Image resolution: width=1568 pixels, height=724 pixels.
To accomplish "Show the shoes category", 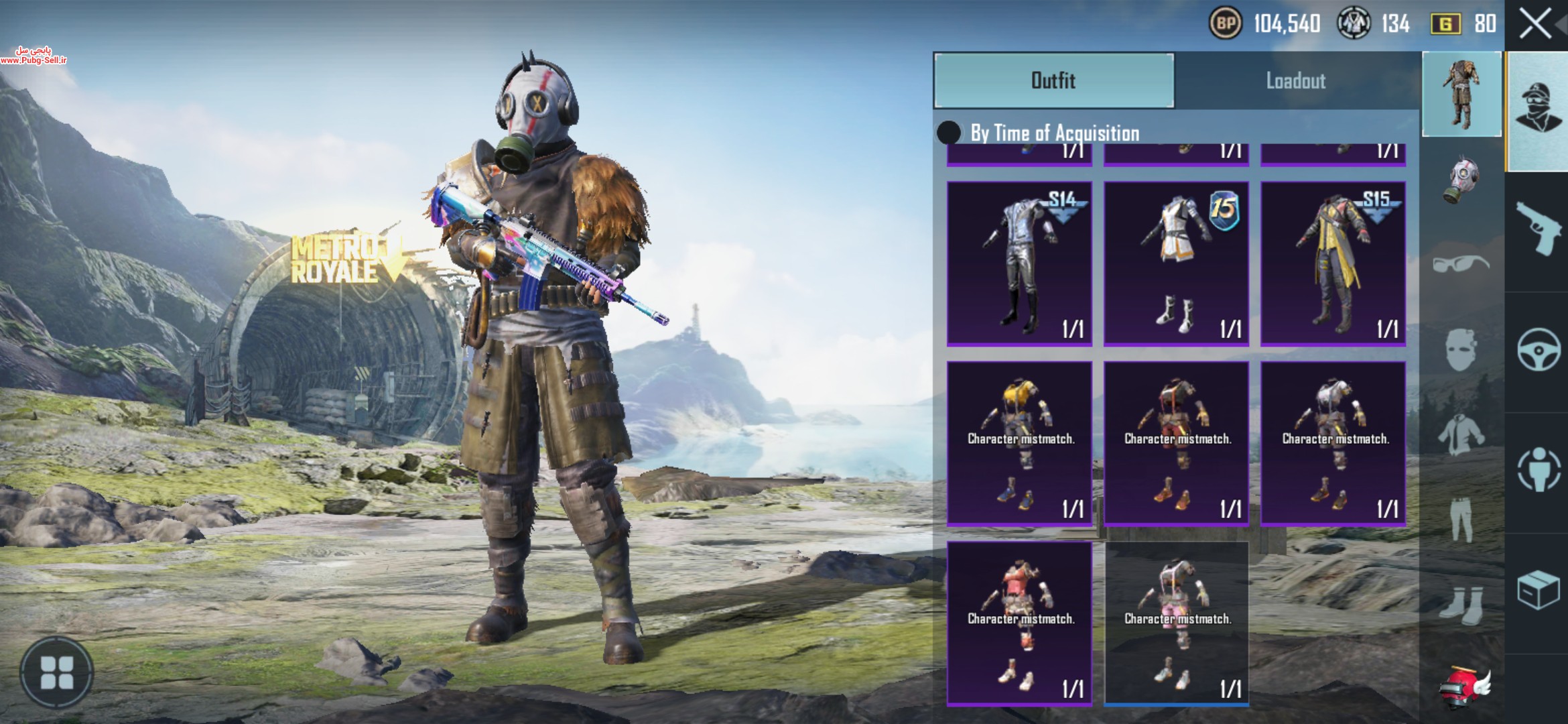I will click(x=1461, y=603).
